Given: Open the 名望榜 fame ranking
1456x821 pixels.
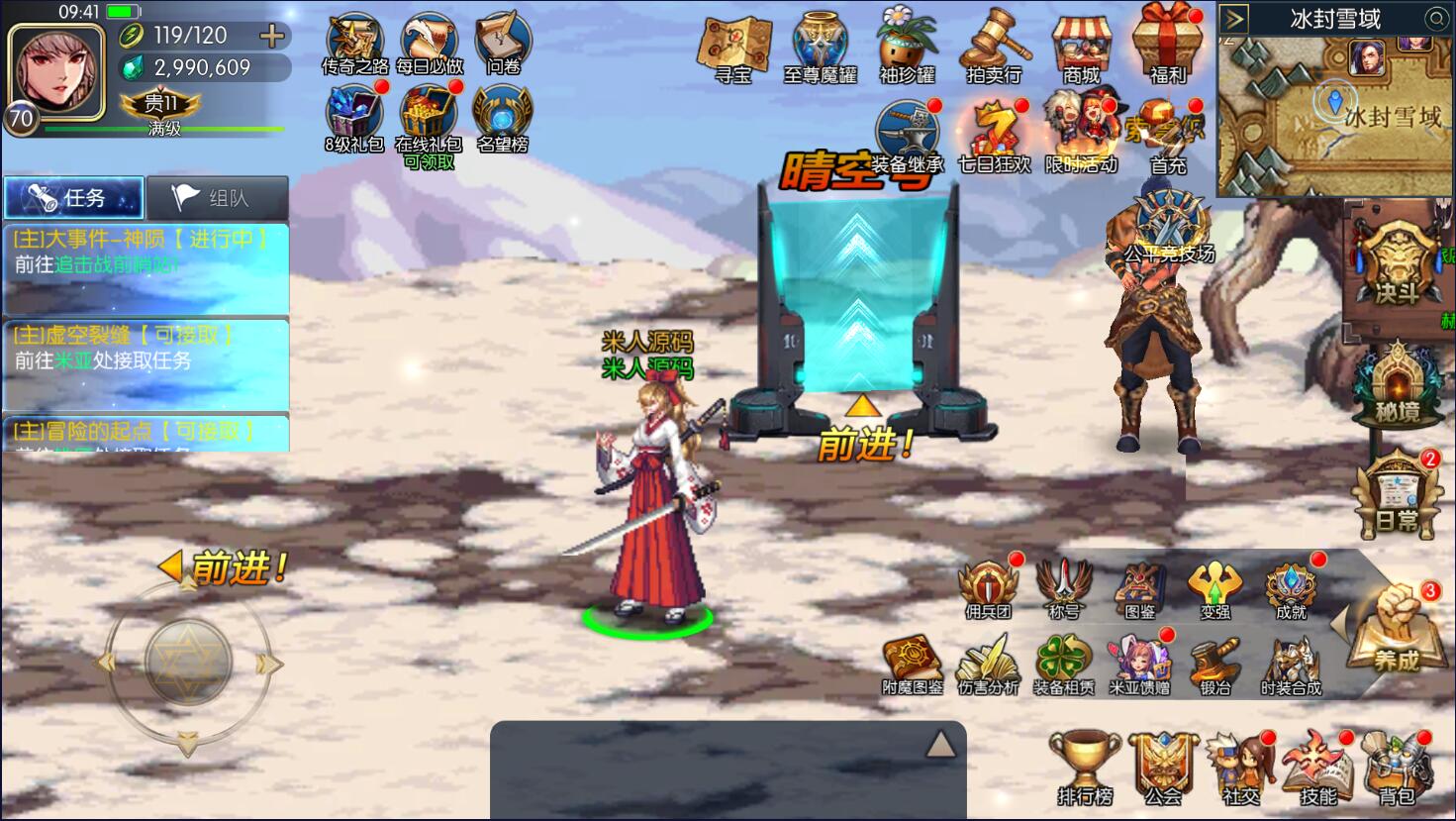Looking at the screenshot, I should (x=503, y=118).
